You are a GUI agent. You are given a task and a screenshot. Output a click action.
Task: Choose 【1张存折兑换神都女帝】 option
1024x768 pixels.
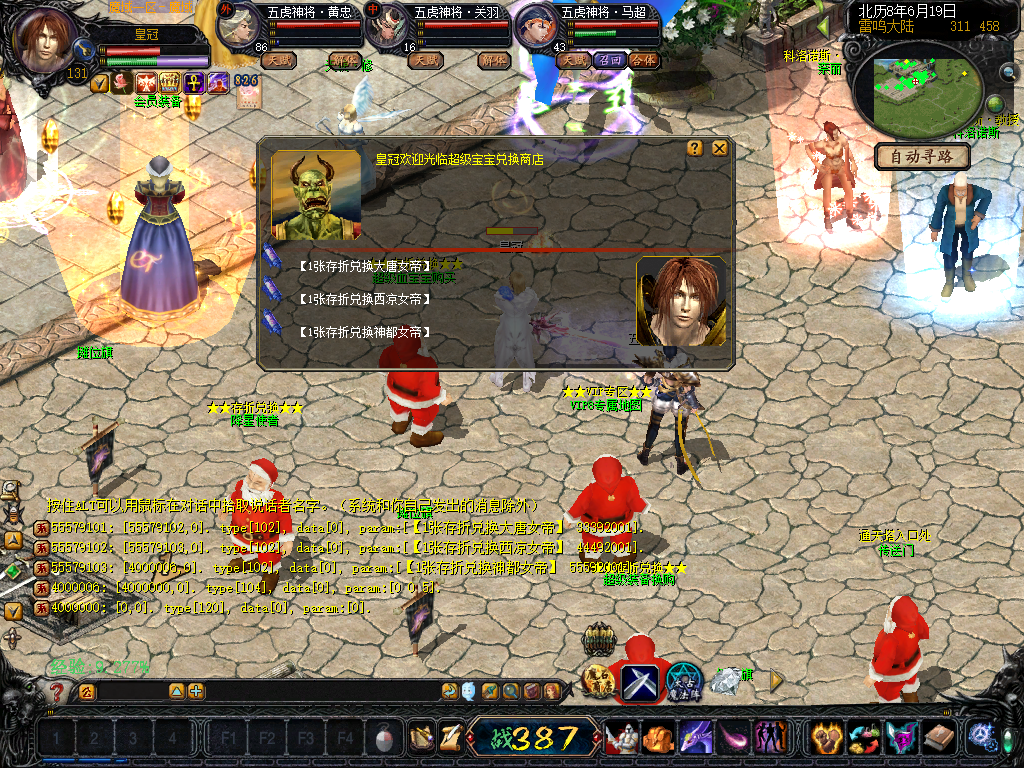[x=365, y=332]
